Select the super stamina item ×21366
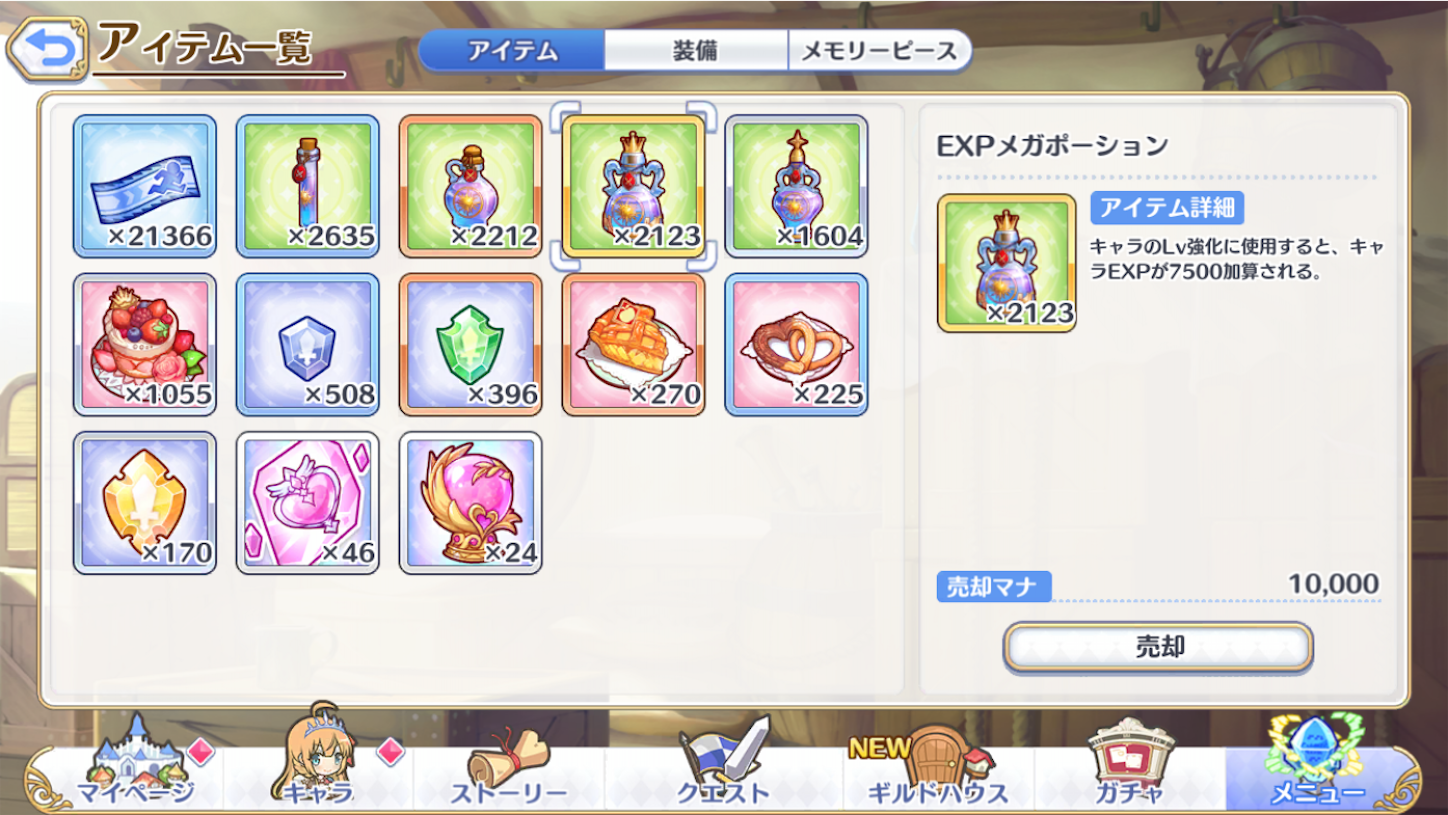 (145, 185)
